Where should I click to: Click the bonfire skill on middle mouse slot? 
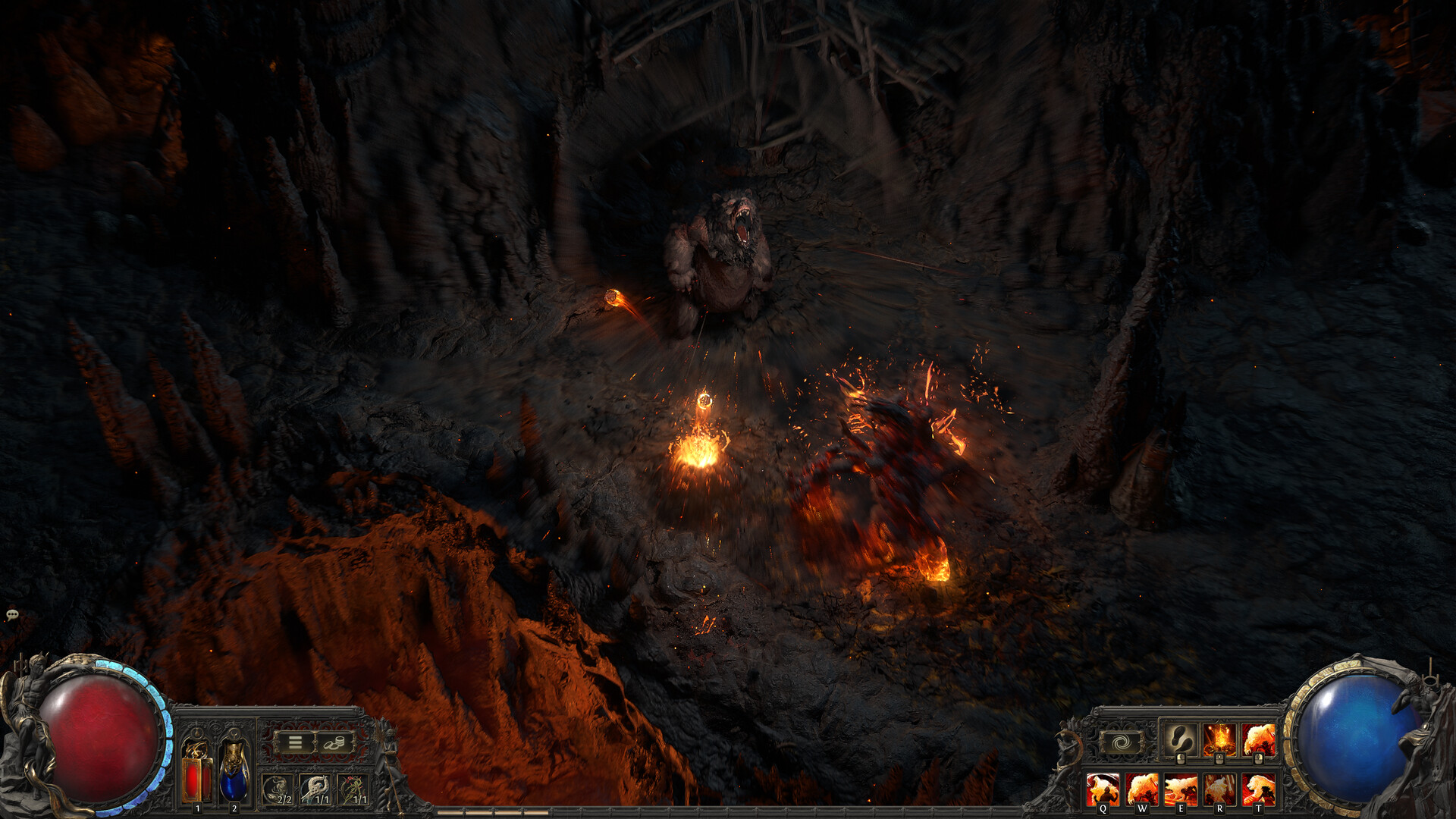[1219, 739]
